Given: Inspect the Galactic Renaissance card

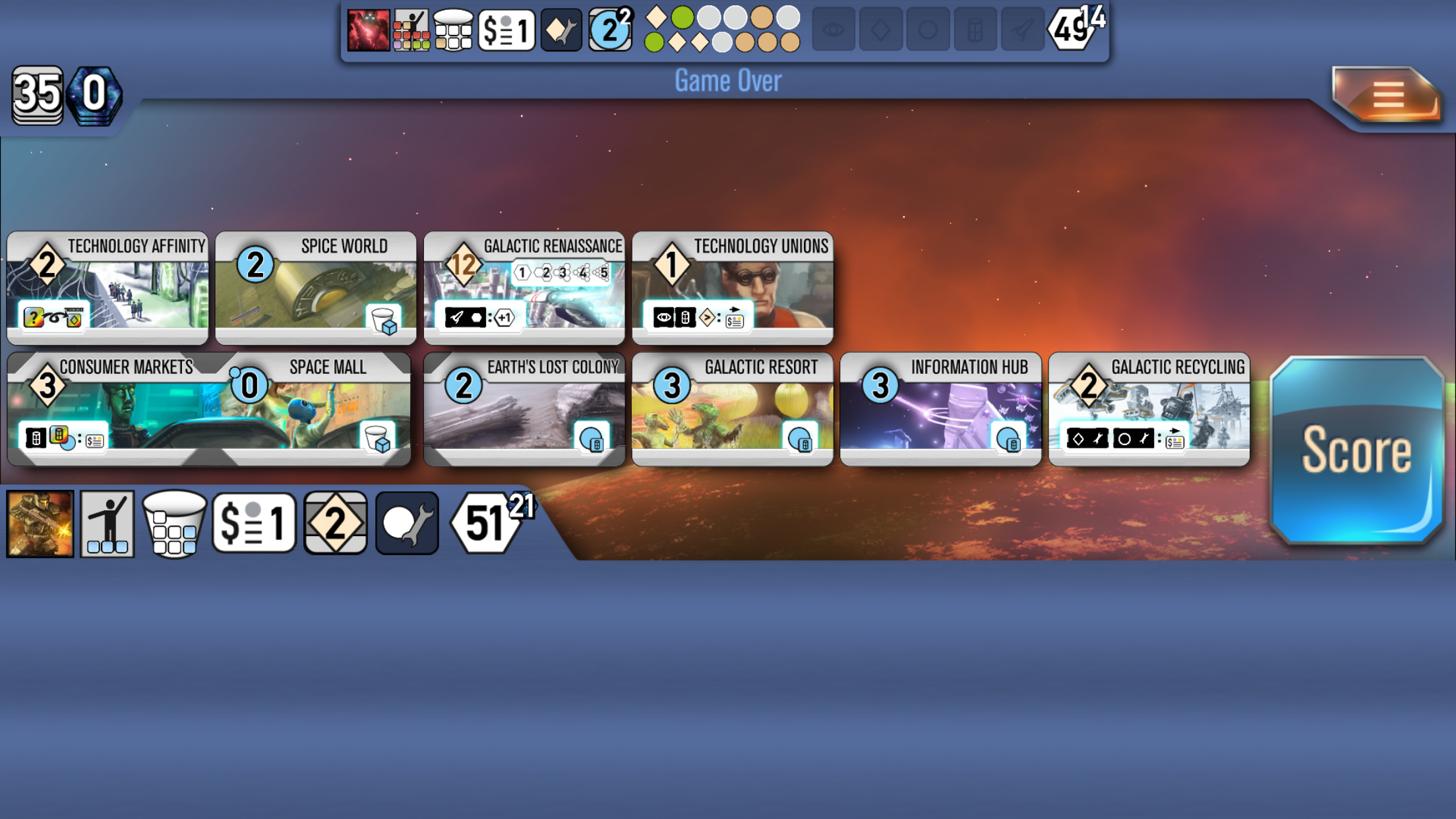Looking at the screenshot, I should click(524, 288).
